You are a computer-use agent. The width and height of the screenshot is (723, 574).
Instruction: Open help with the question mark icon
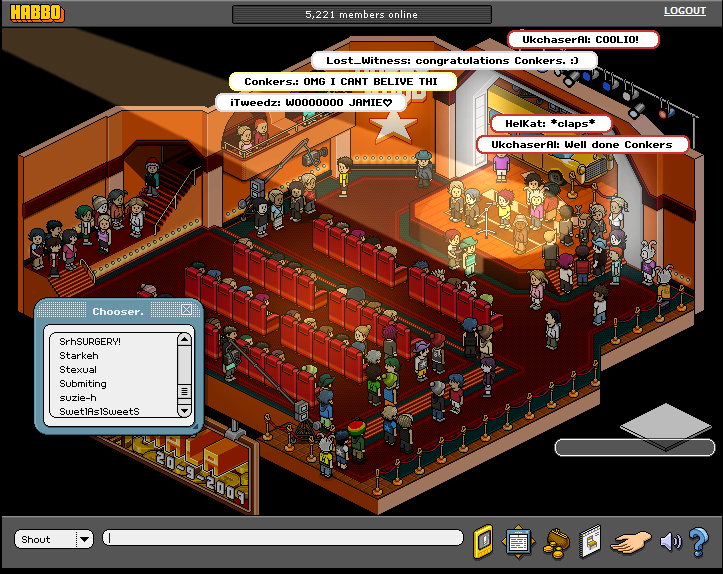(699, 541)
